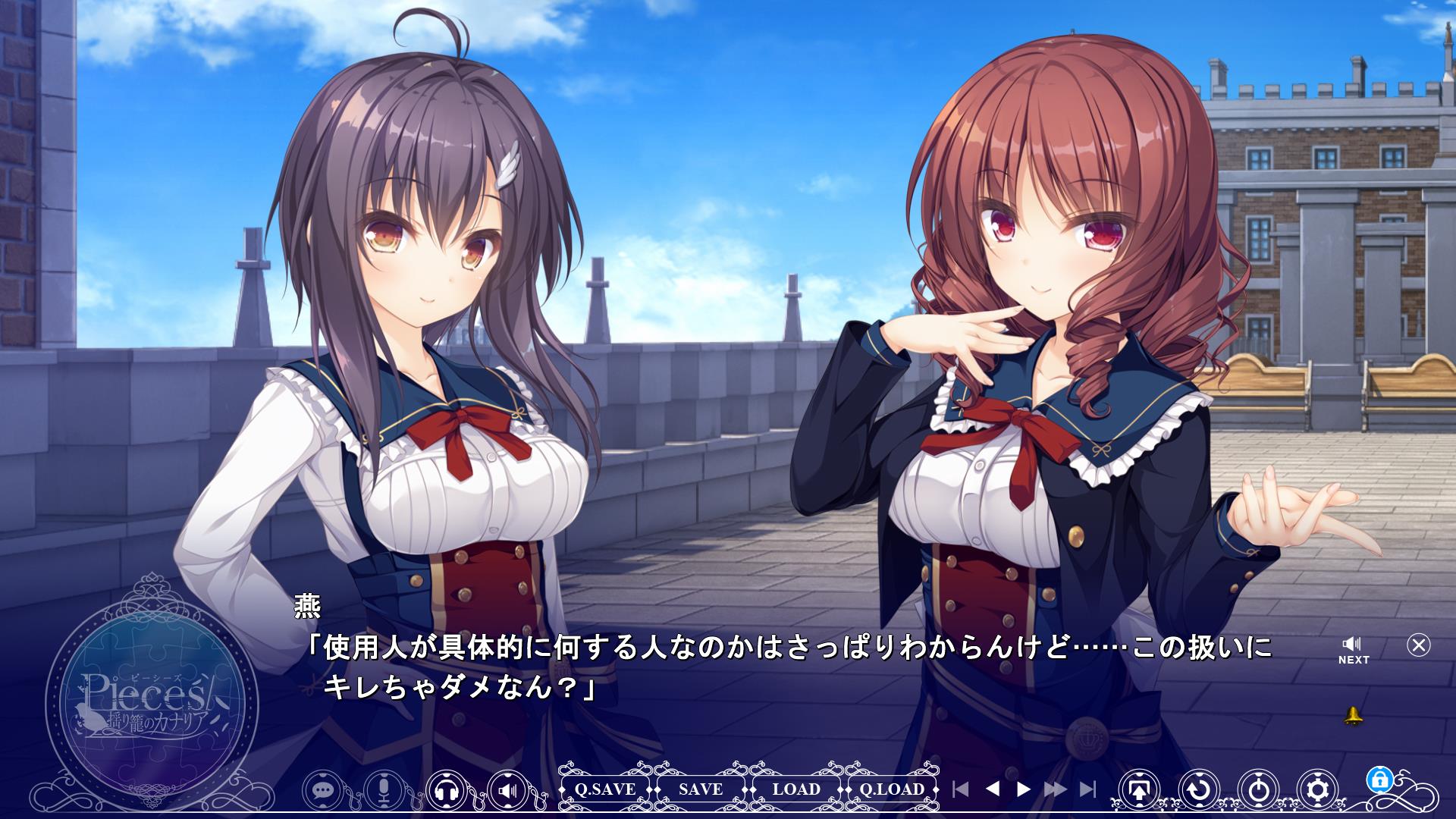Open the SAVE menu
The width and height of the screenshot is (1456, 819).
tap(701, 789)
